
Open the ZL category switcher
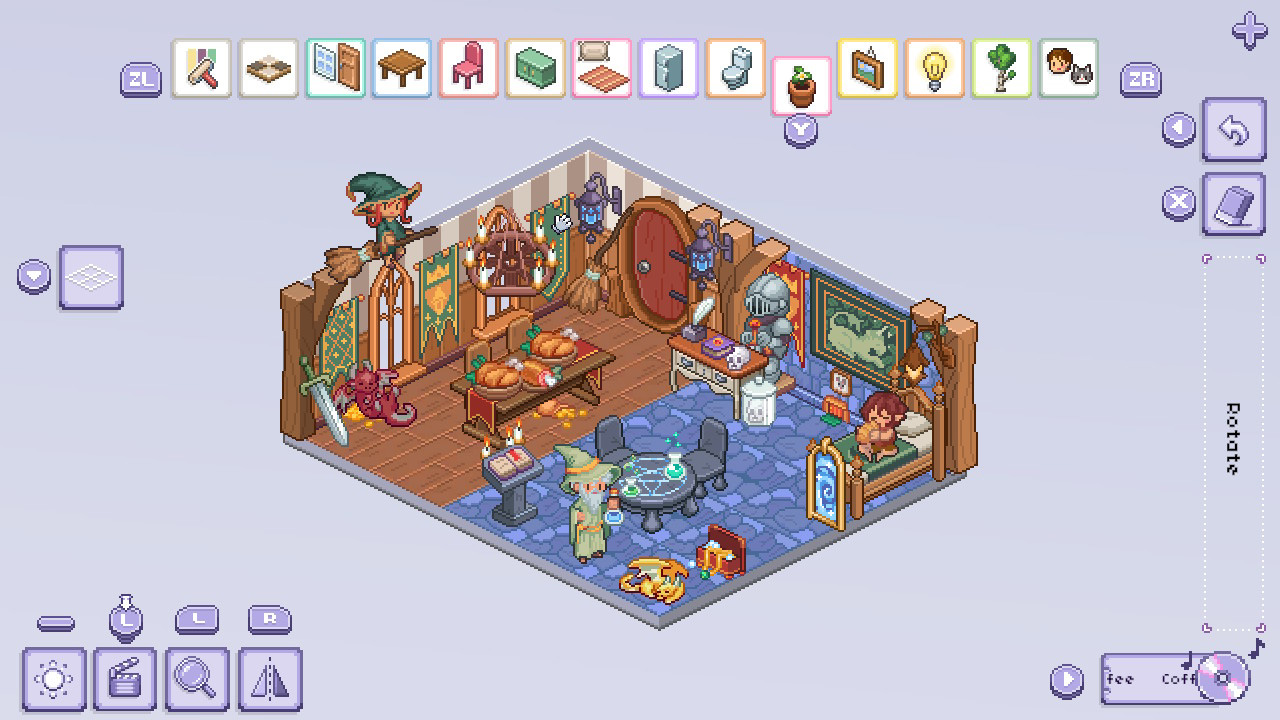(141, 77)
